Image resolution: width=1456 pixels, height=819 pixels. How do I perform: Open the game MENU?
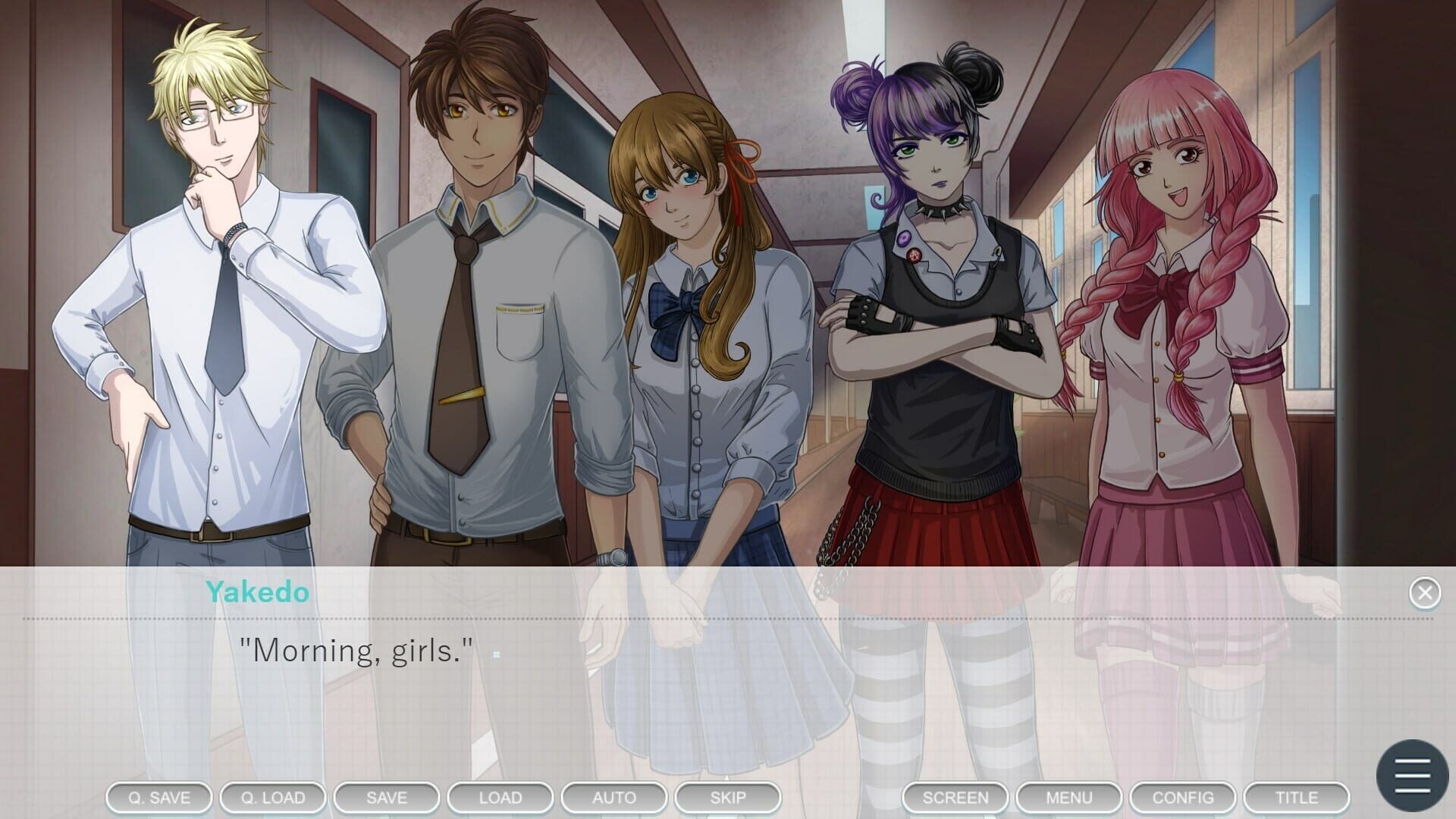[x=1068, y=797]
